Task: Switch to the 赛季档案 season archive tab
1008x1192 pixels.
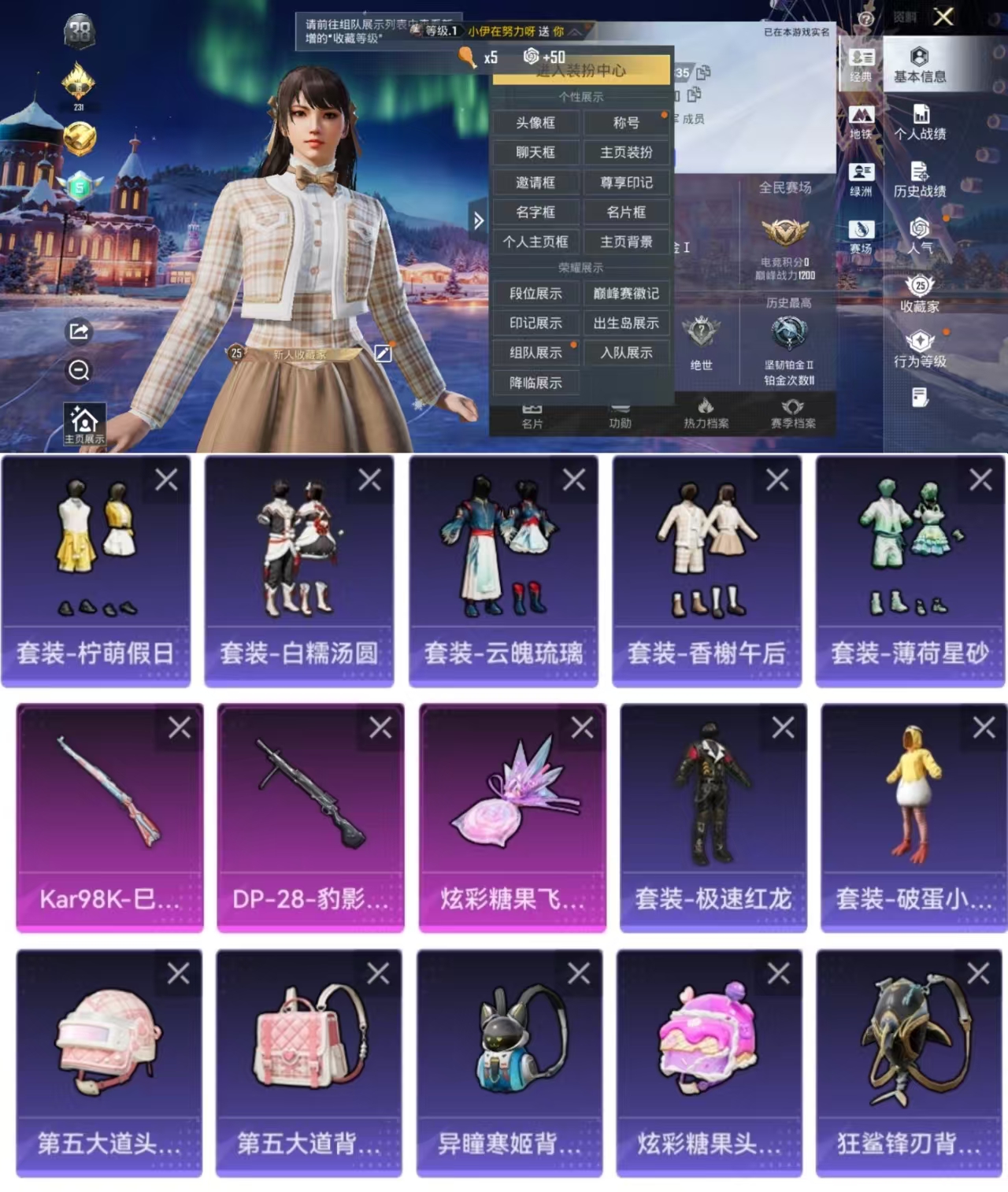Action: [795, 416]
